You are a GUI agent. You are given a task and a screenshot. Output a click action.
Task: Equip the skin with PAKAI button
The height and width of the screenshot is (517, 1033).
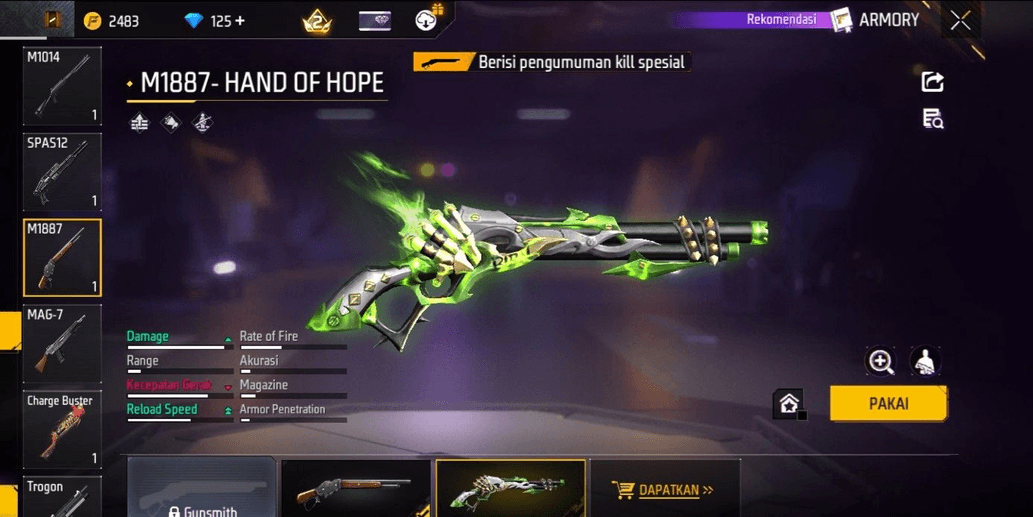tap(888, 404)
